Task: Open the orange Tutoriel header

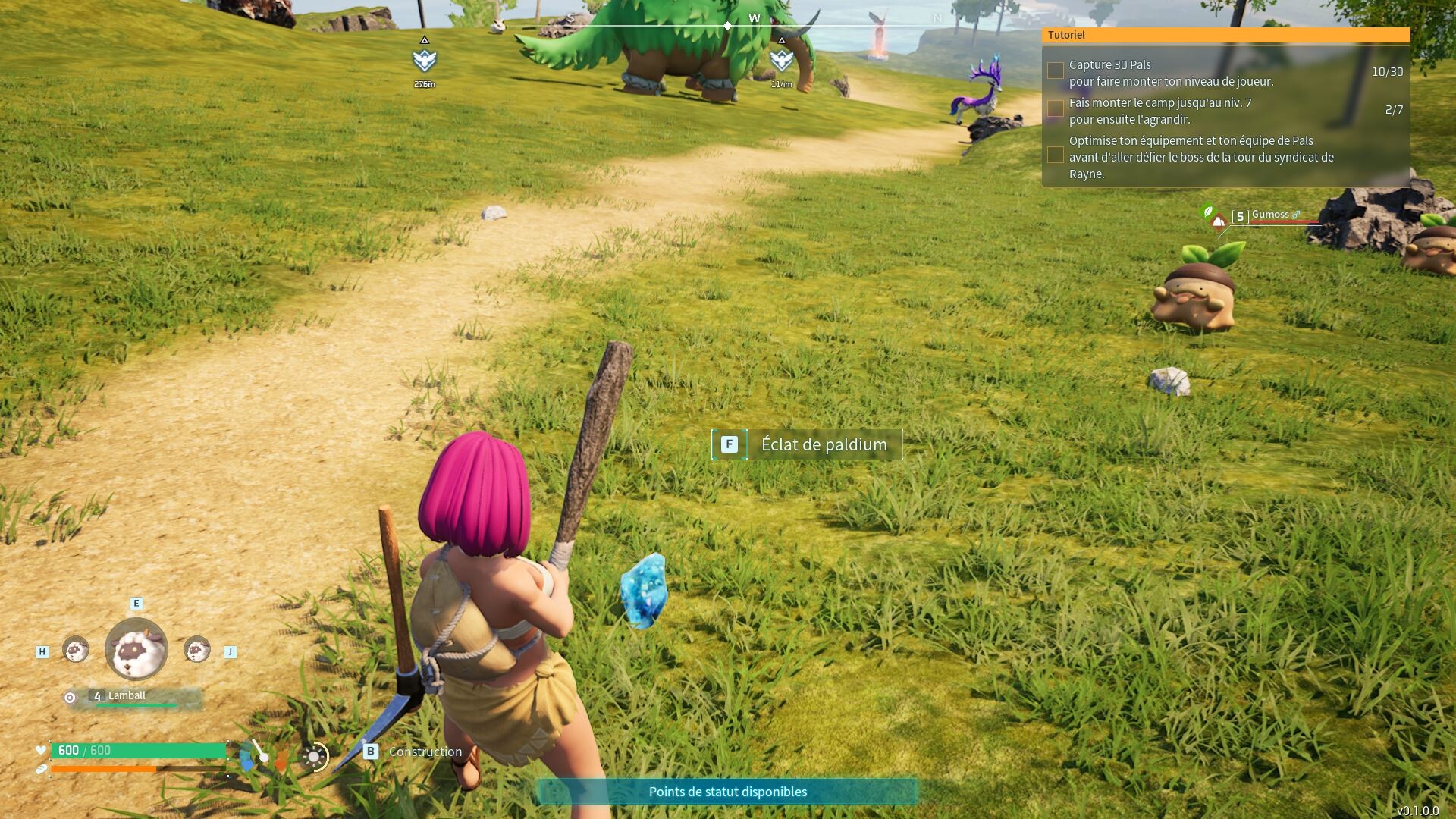Action: [1225, 35]
